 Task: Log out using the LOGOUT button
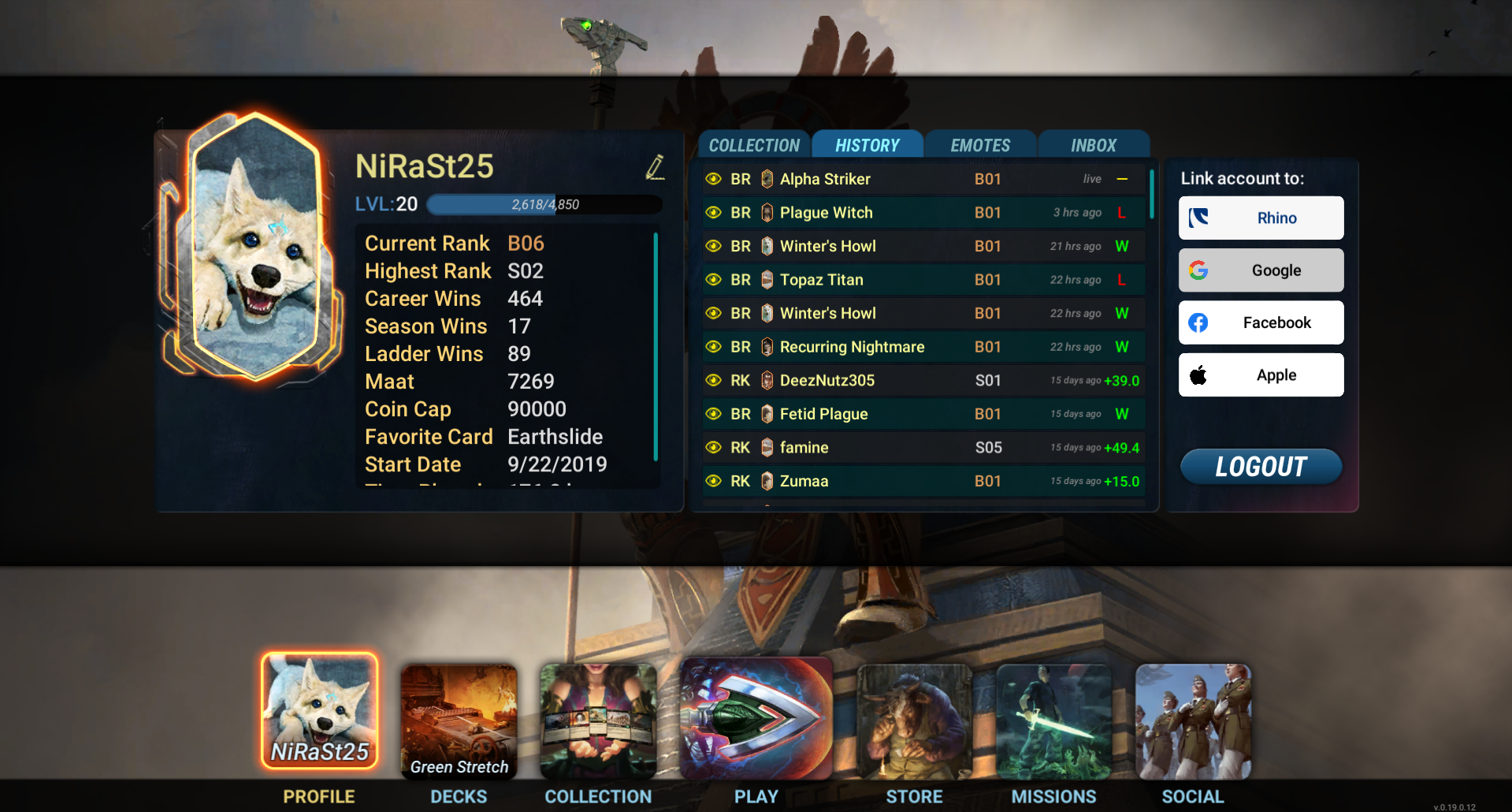pos(1261,467)
